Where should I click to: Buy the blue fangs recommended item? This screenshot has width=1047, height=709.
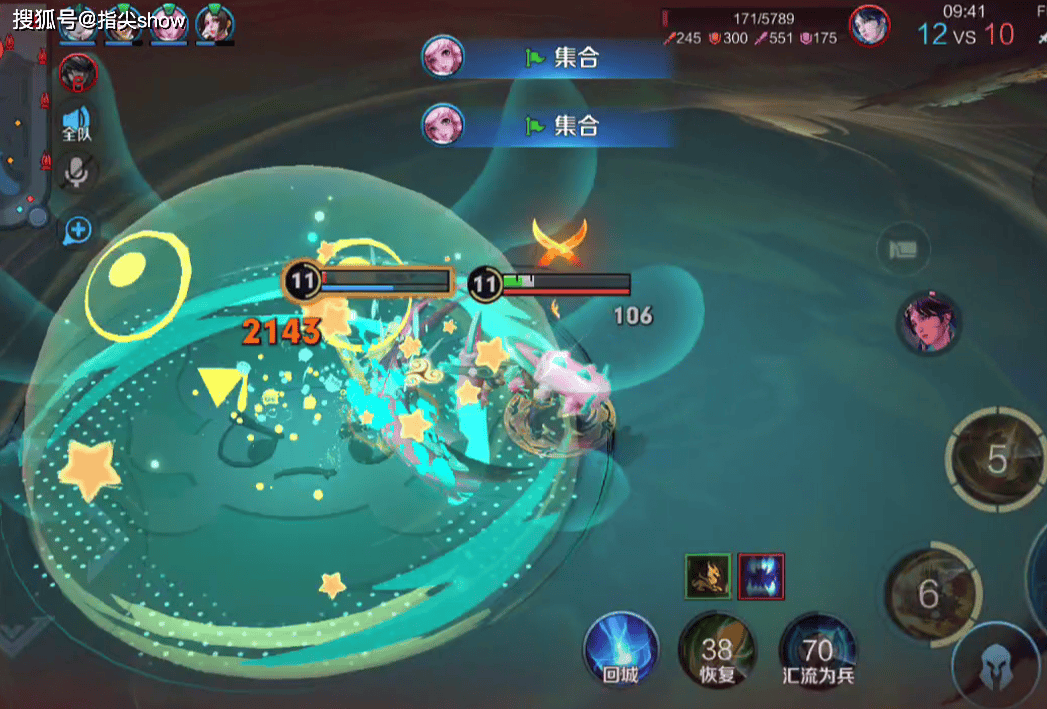761,576
